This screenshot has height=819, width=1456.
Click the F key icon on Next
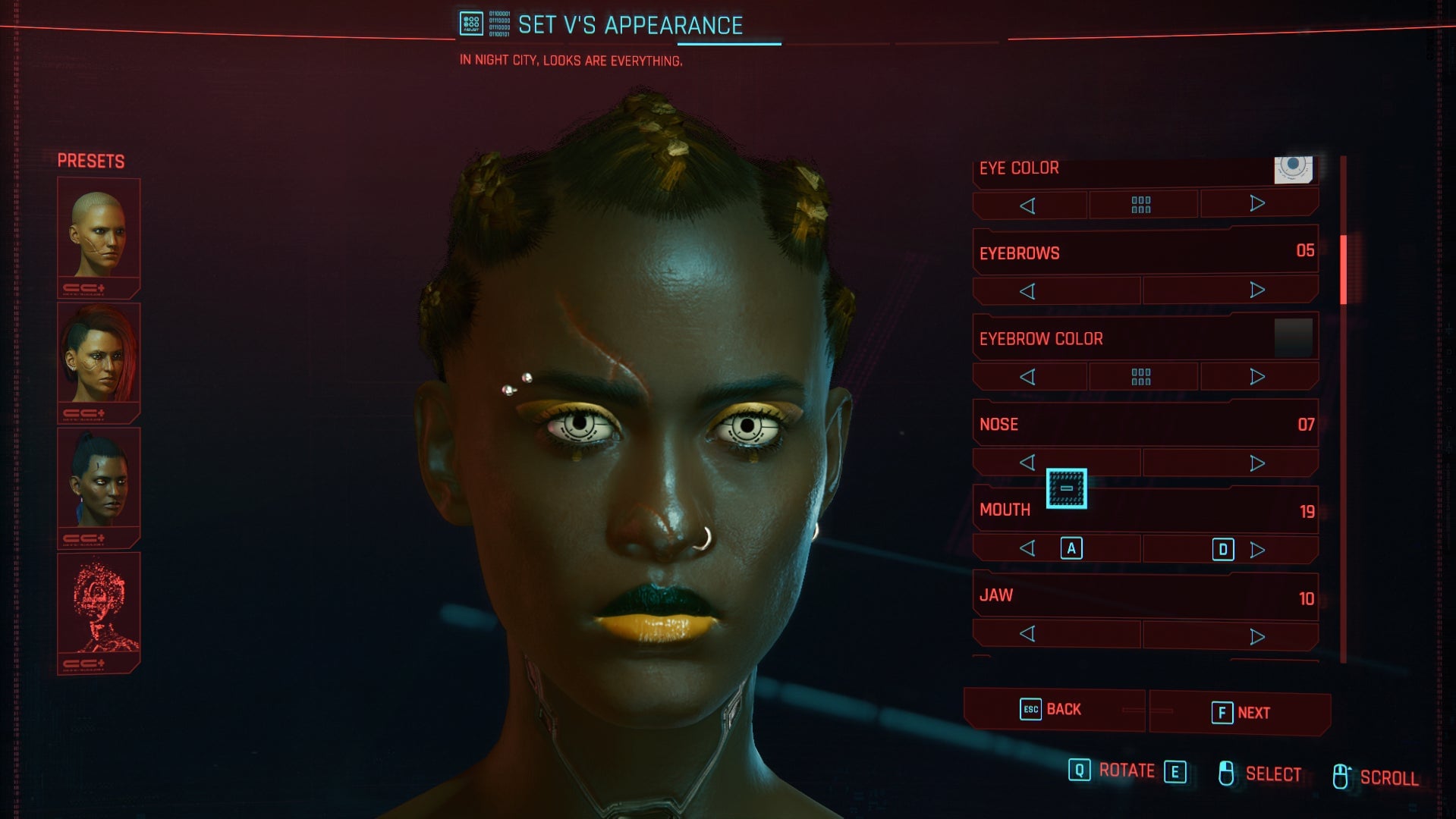coord(1222,713)
